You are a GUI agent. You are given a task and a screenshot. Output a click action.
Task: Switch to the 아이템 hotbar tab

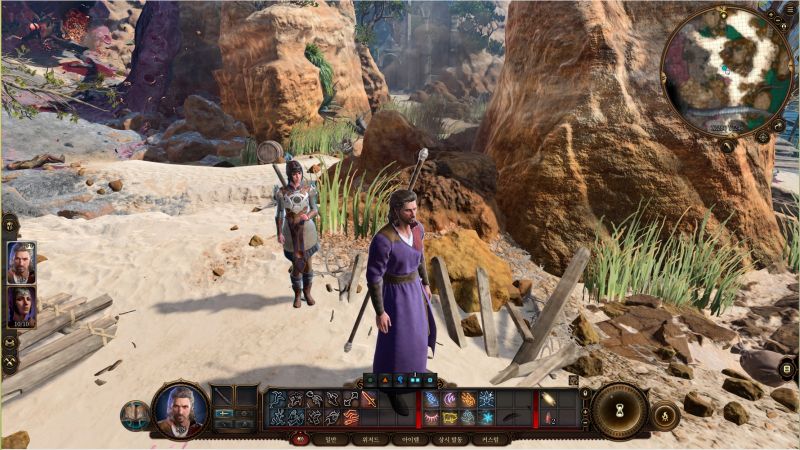[410, 439]
